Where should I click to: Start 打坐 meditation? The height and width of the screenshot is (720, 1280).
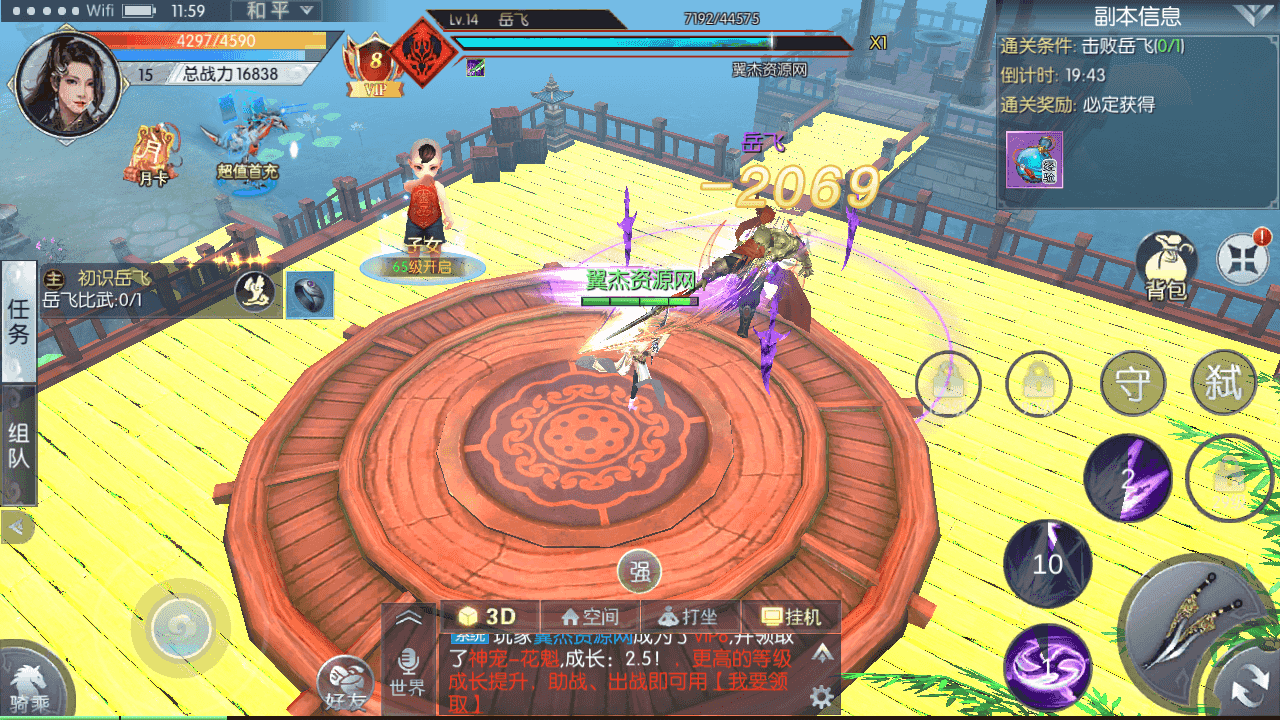tap(690, 617)
